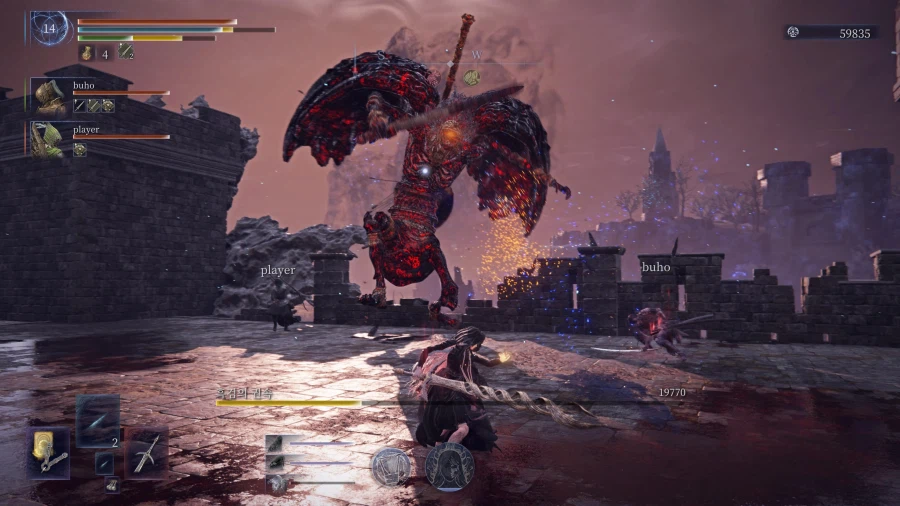Click the small pouch icon under quick slots
Image resolution: width=900 pixels, height=506 pixels.
(x=112, y=485)
